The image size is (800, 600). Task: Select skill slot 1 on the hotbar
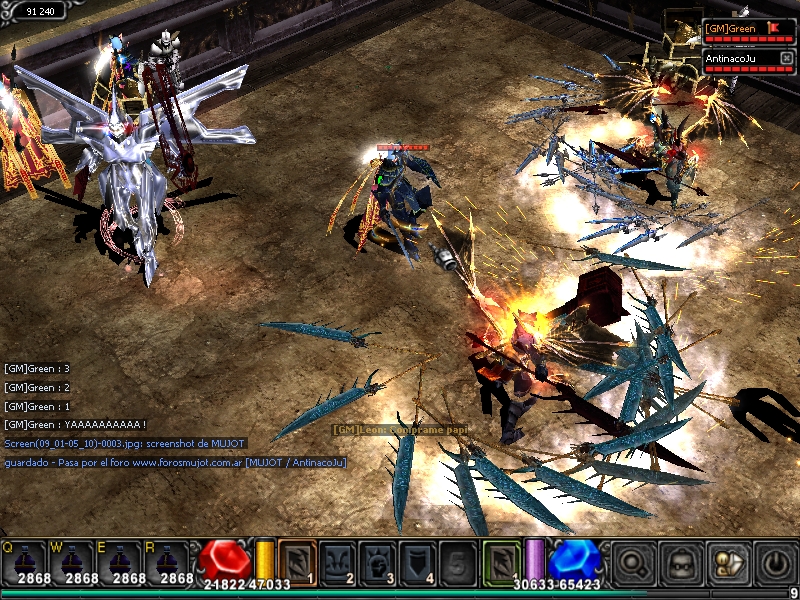pos(297,560)
